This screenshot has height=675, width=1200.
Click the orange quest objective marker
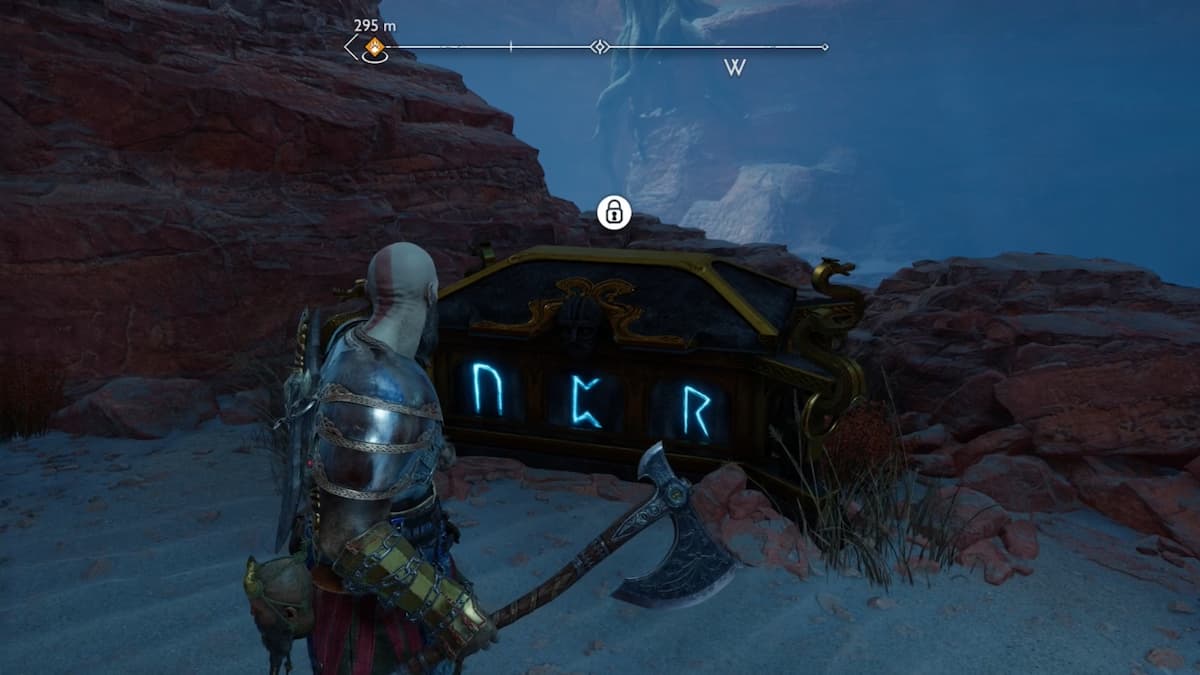374,46
